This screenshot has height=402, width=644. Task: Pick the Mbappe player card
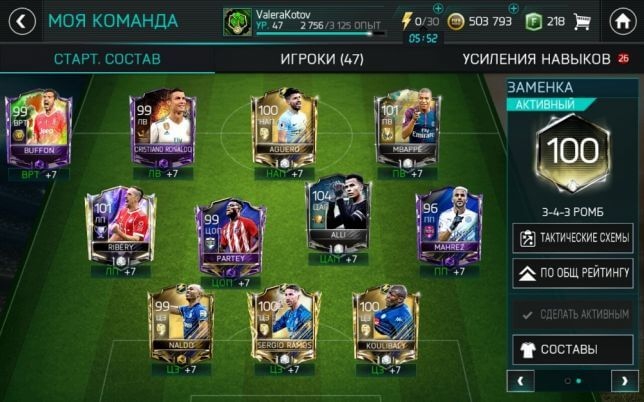pos(406,130)
